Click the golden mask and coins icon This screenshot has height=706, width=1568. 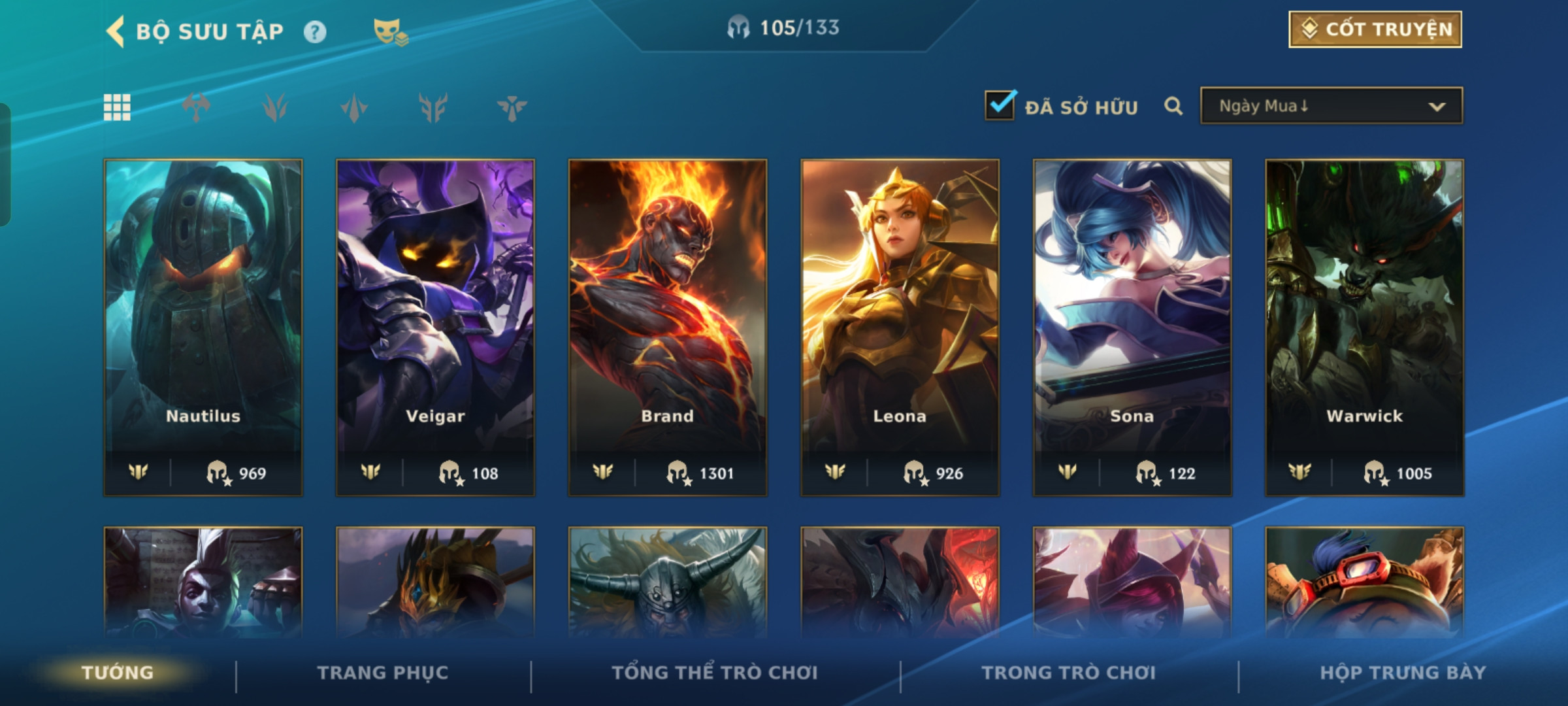click(x=390, y=32)
